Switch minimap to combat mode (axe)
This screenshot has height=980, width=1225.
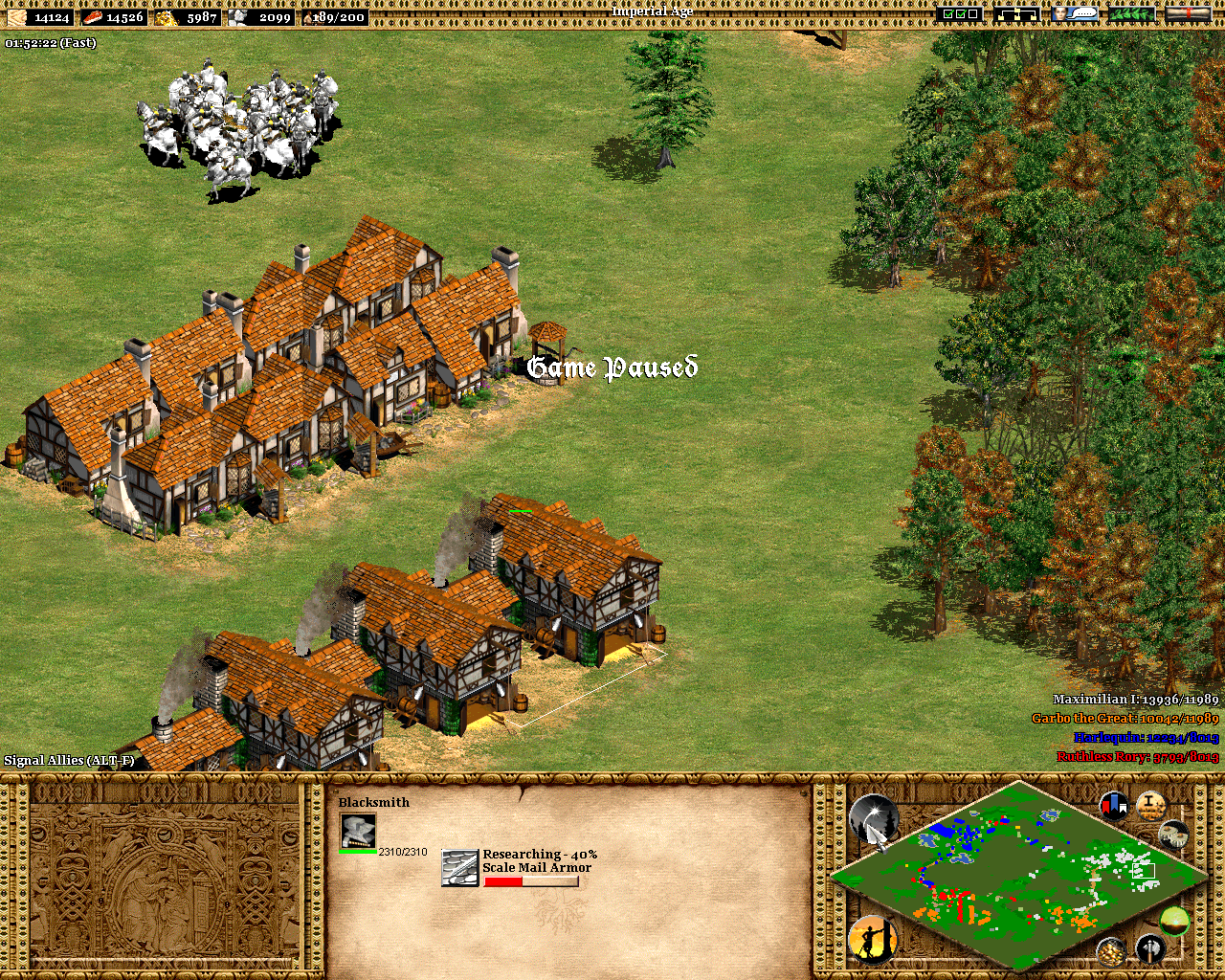coord(1150,949)
